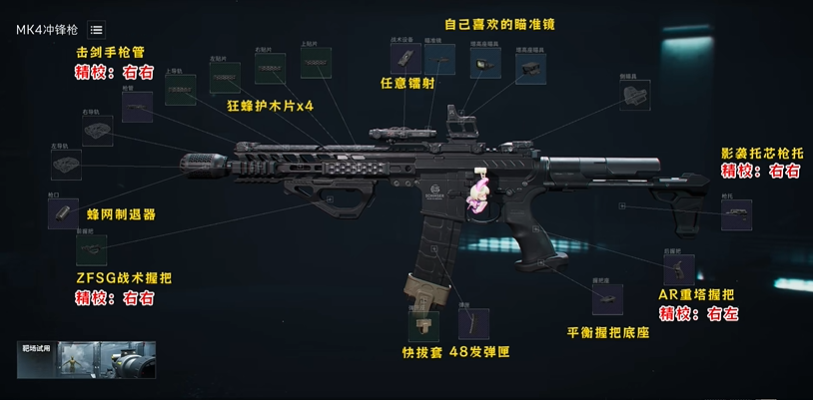Start the 靶场试用 firing range trial
The image size is (813, 400).
pyautogui.click(x=89, y=360)
